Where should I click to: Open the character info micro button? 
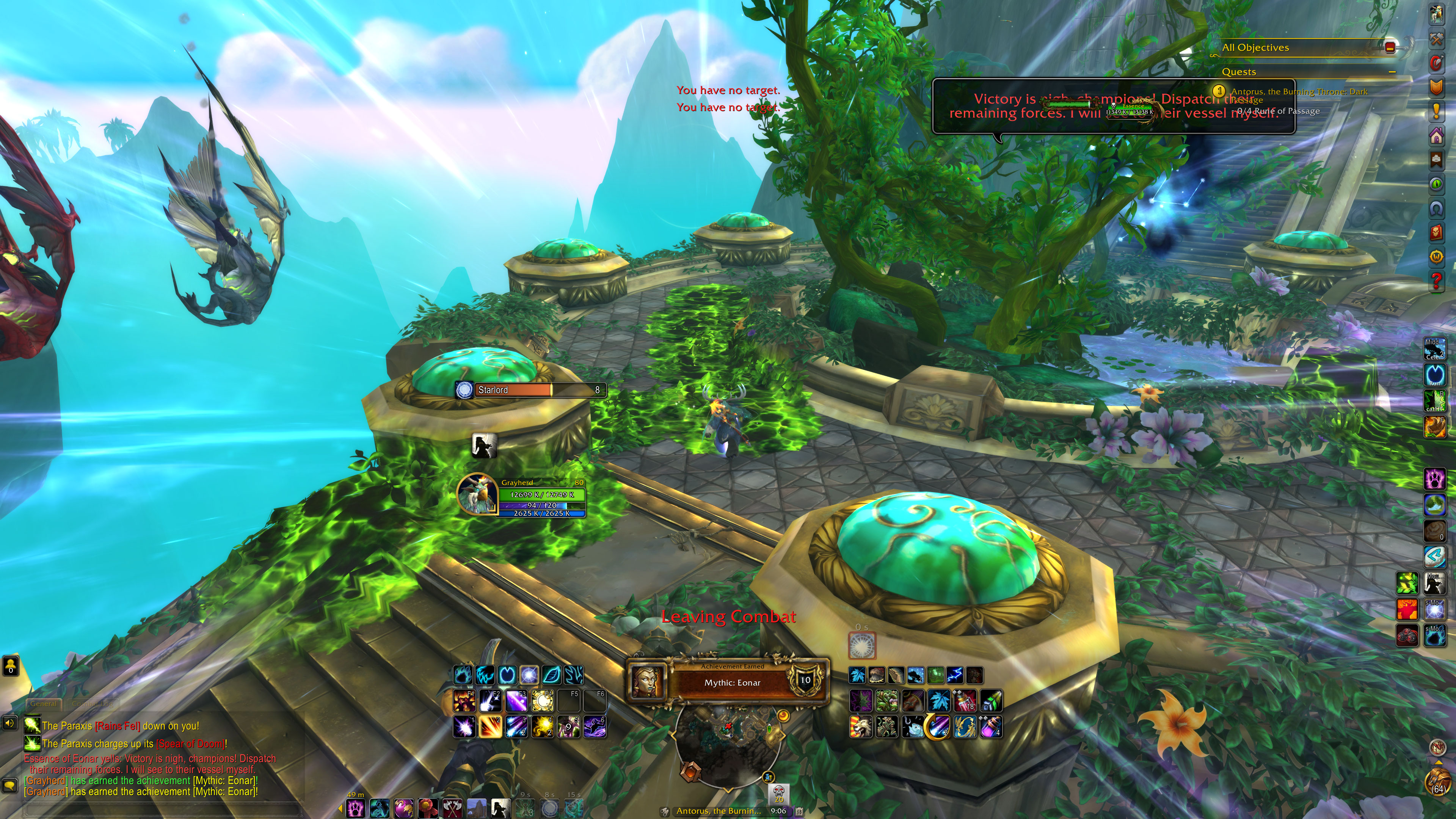click(1437, 15)
